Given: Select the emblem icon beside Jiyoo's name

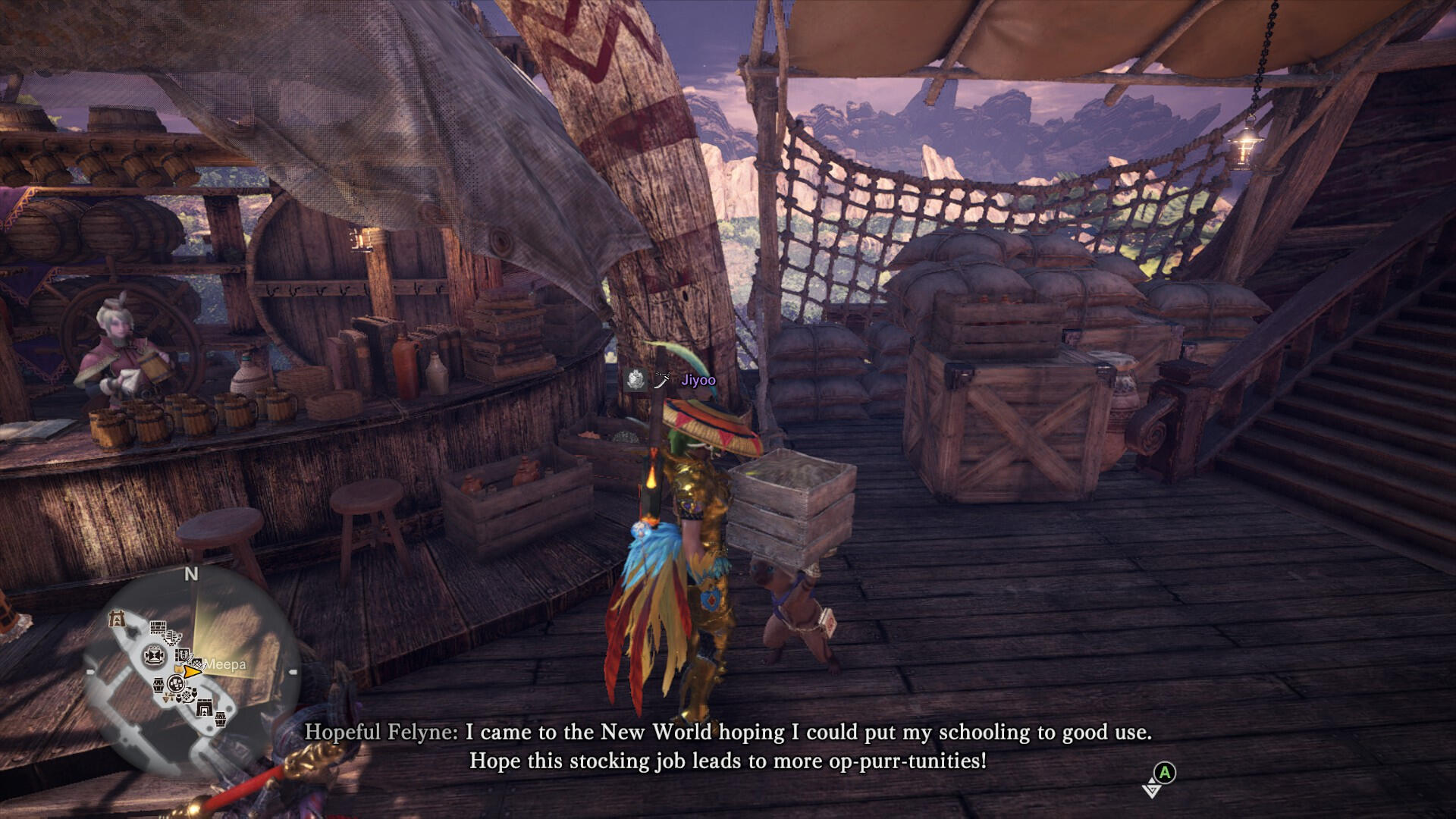Looking at the screenshot, I should [635, 379].
